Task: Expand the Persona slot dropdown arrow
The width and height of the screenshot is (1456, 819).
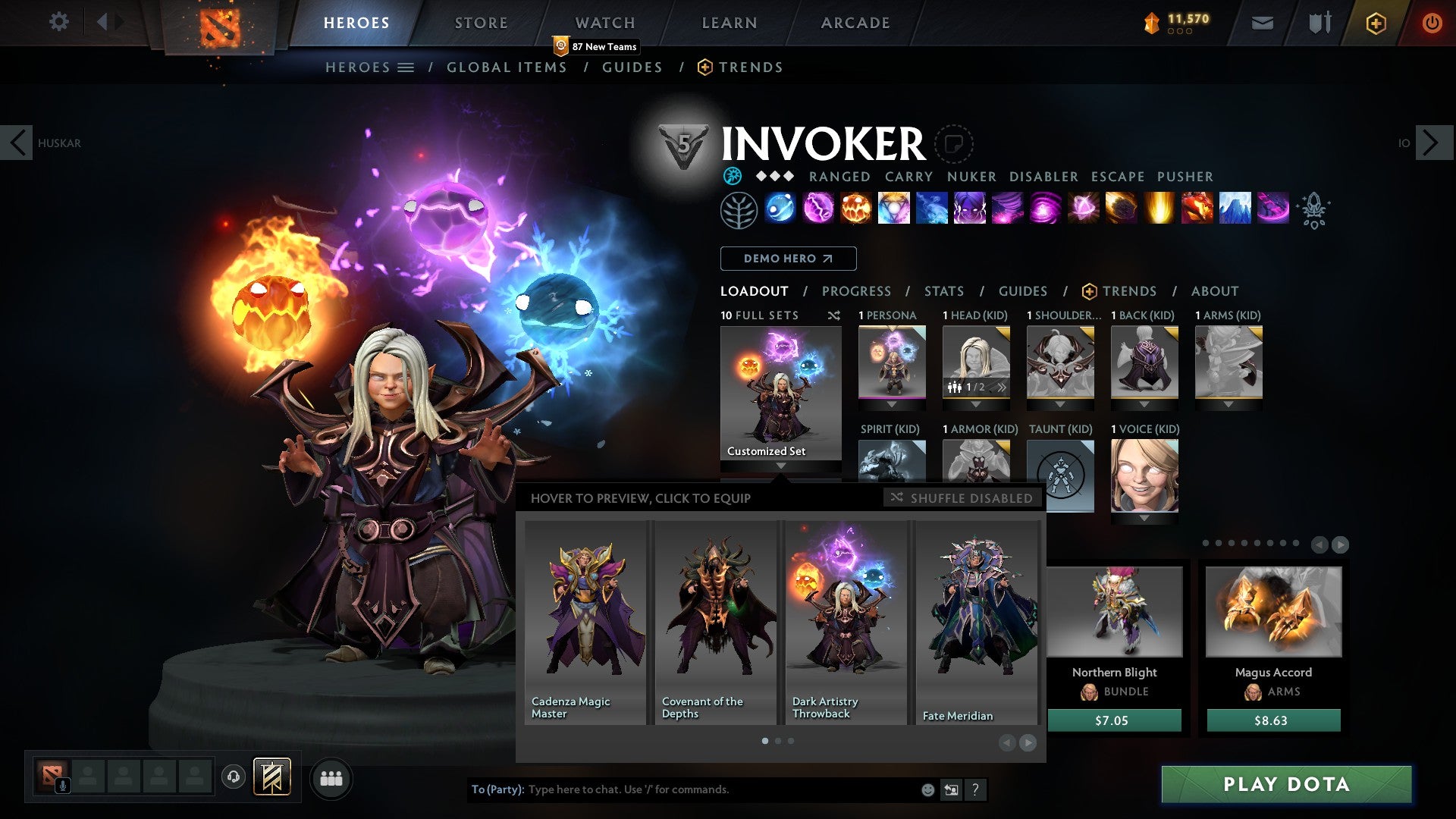Action: (892, 404)
